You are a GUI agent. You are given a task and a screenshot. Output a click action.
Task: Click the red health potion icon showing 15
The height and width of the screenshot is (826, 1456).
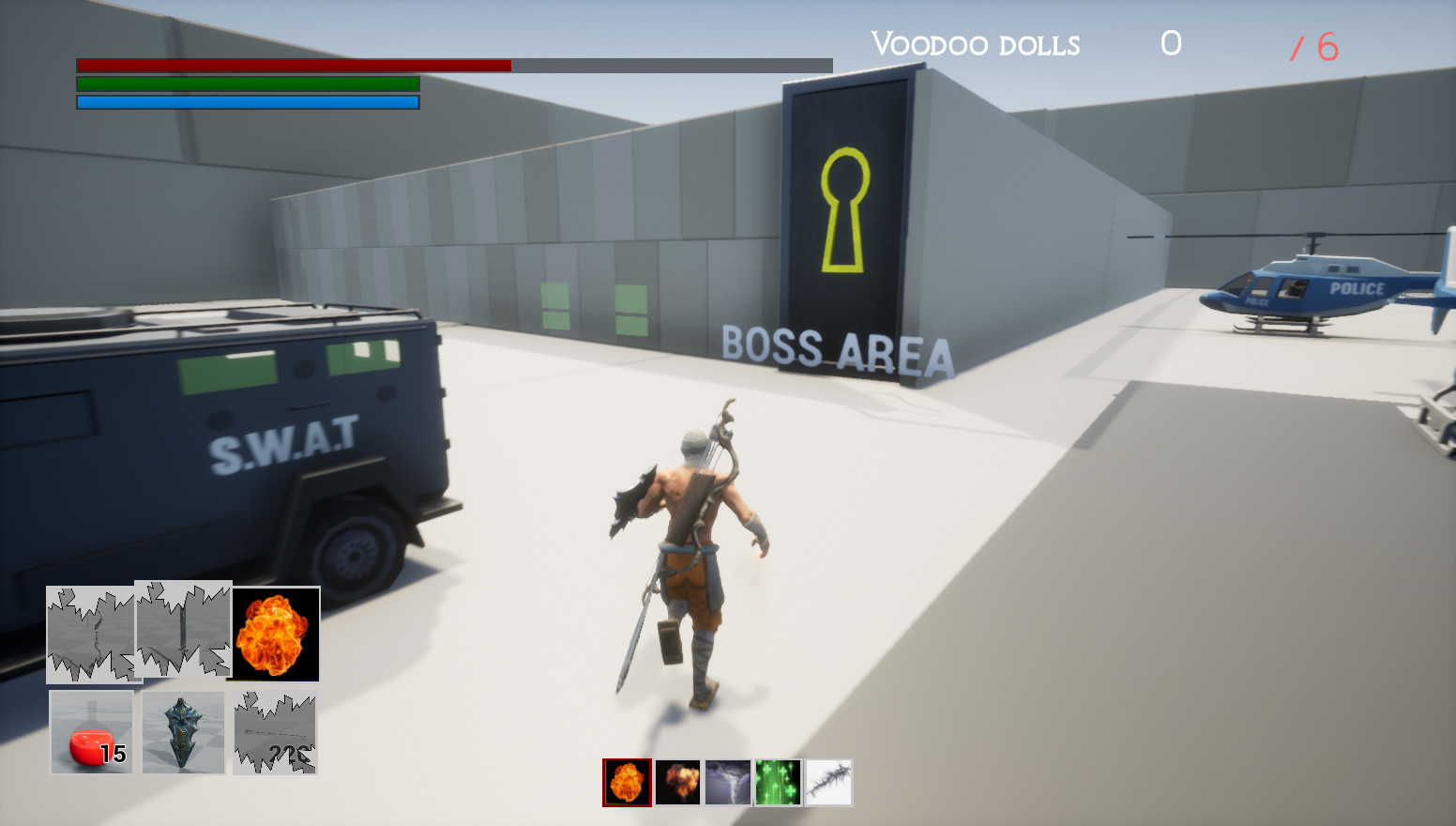(91, 732)
